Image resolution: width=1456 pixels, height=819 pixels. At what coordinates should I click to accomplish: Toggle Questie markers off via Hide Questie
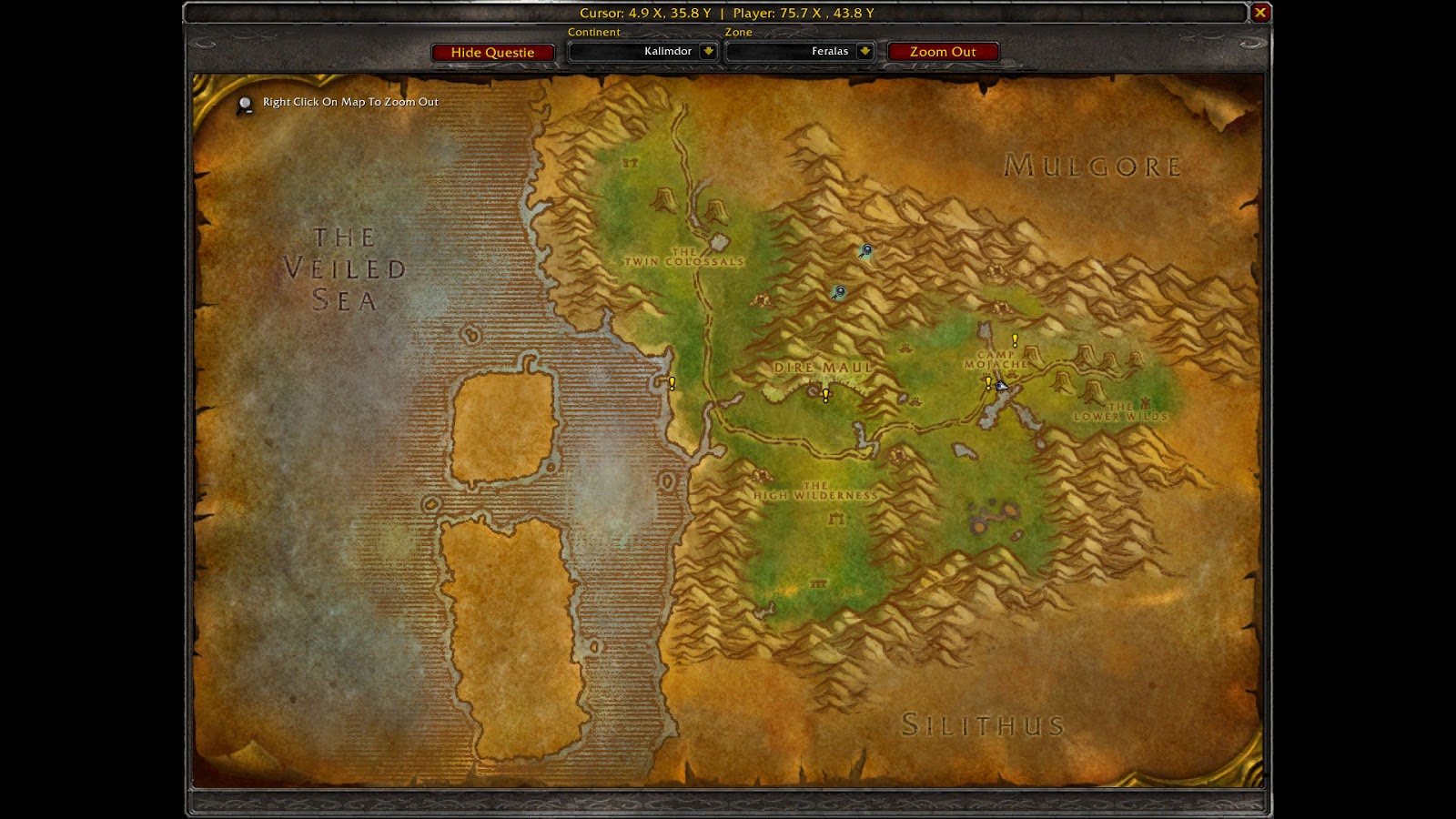(x=494, y=52)
